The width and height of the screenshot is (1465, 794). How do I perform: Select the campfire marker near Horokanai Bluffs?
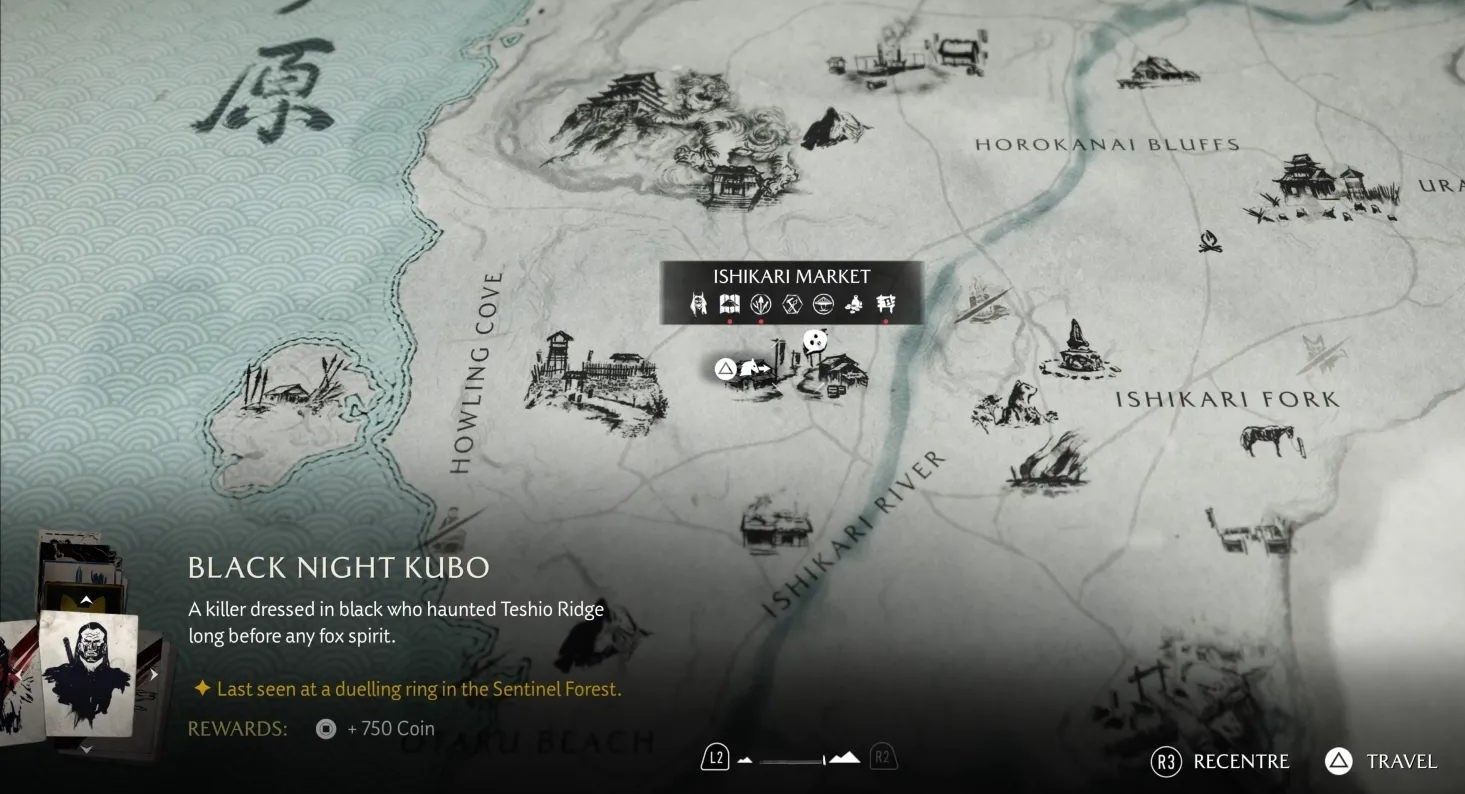(x=1209, y=241)
